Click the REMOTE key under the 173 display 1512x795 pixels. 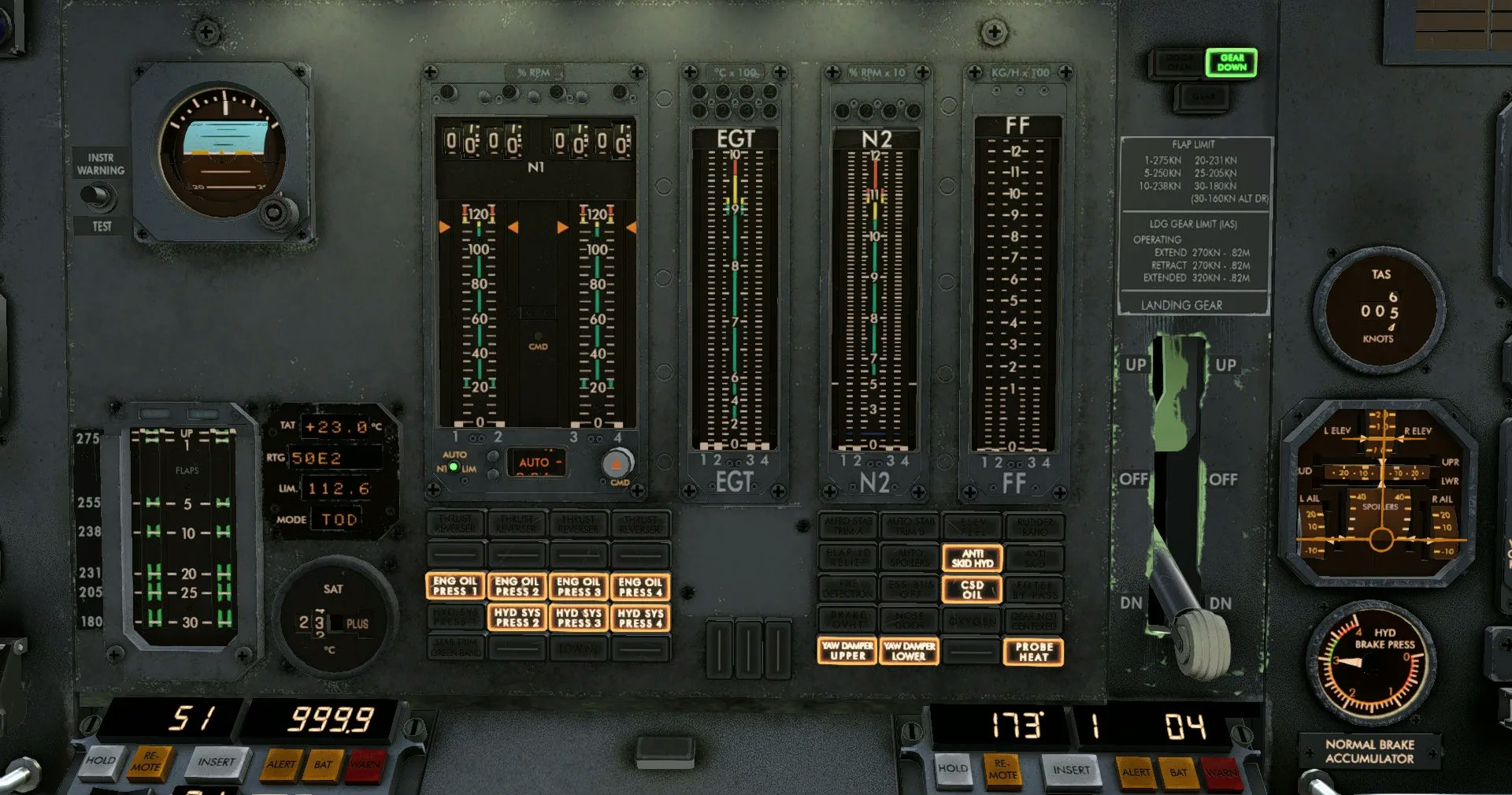point(1002,770)
